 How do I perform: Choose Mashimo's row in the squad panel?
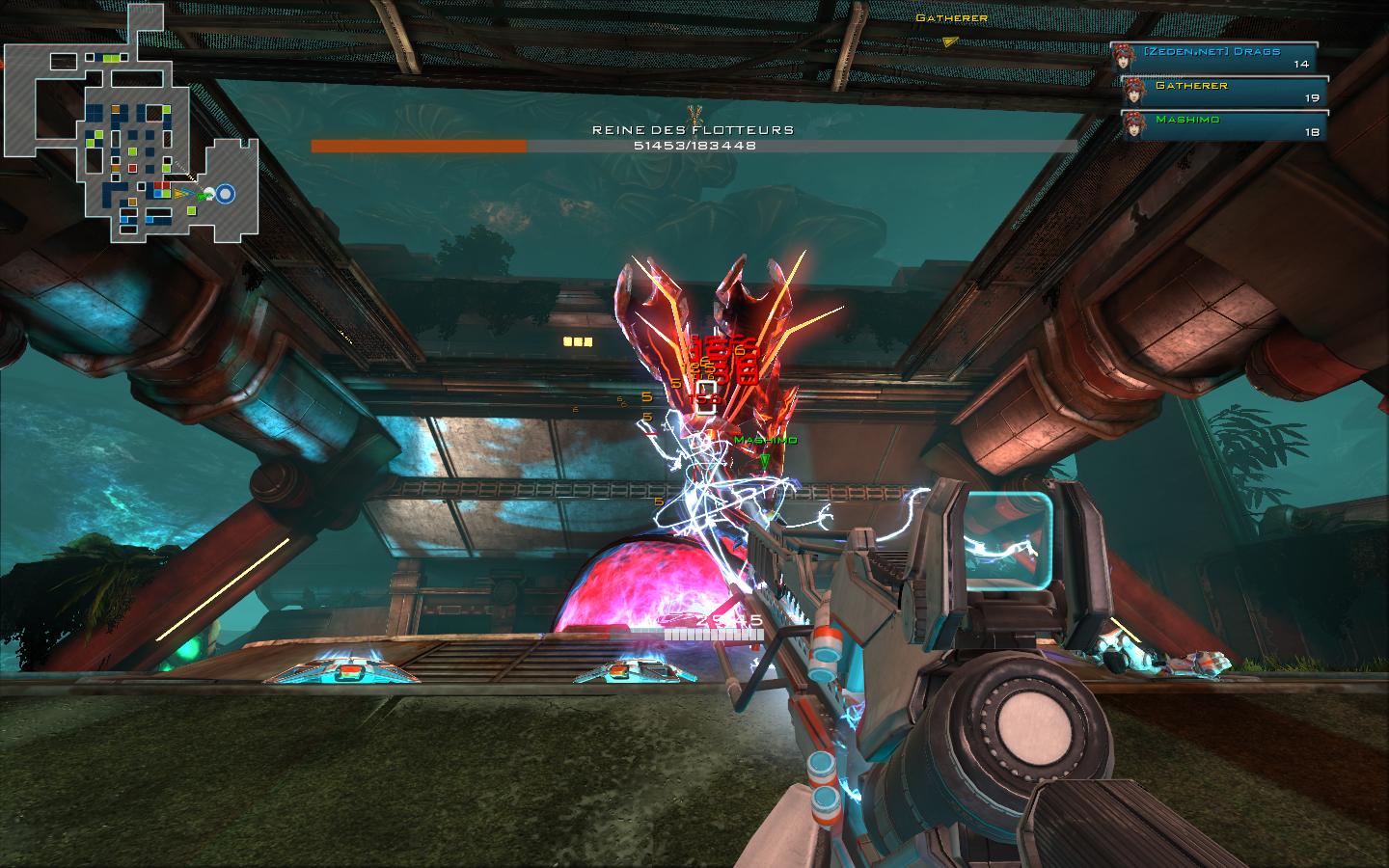(x=1224, y=125)
